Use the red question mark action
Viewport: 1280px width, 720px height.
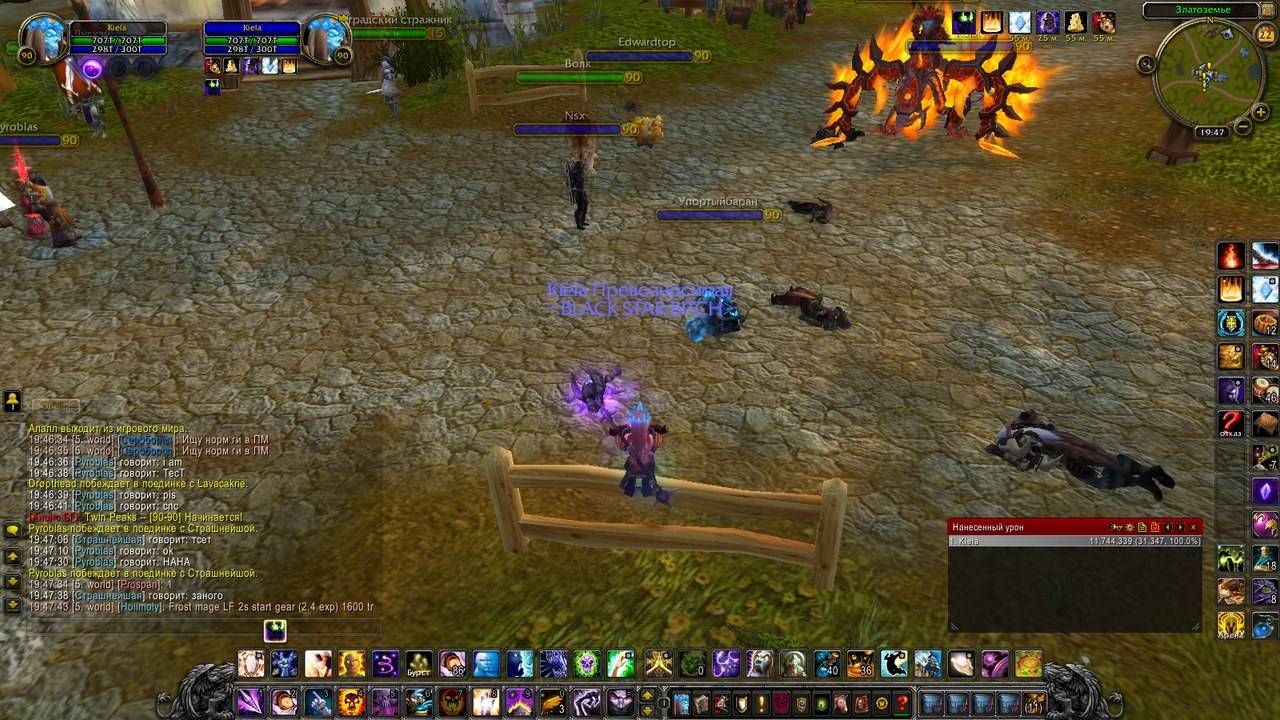tap(1231, 423)
